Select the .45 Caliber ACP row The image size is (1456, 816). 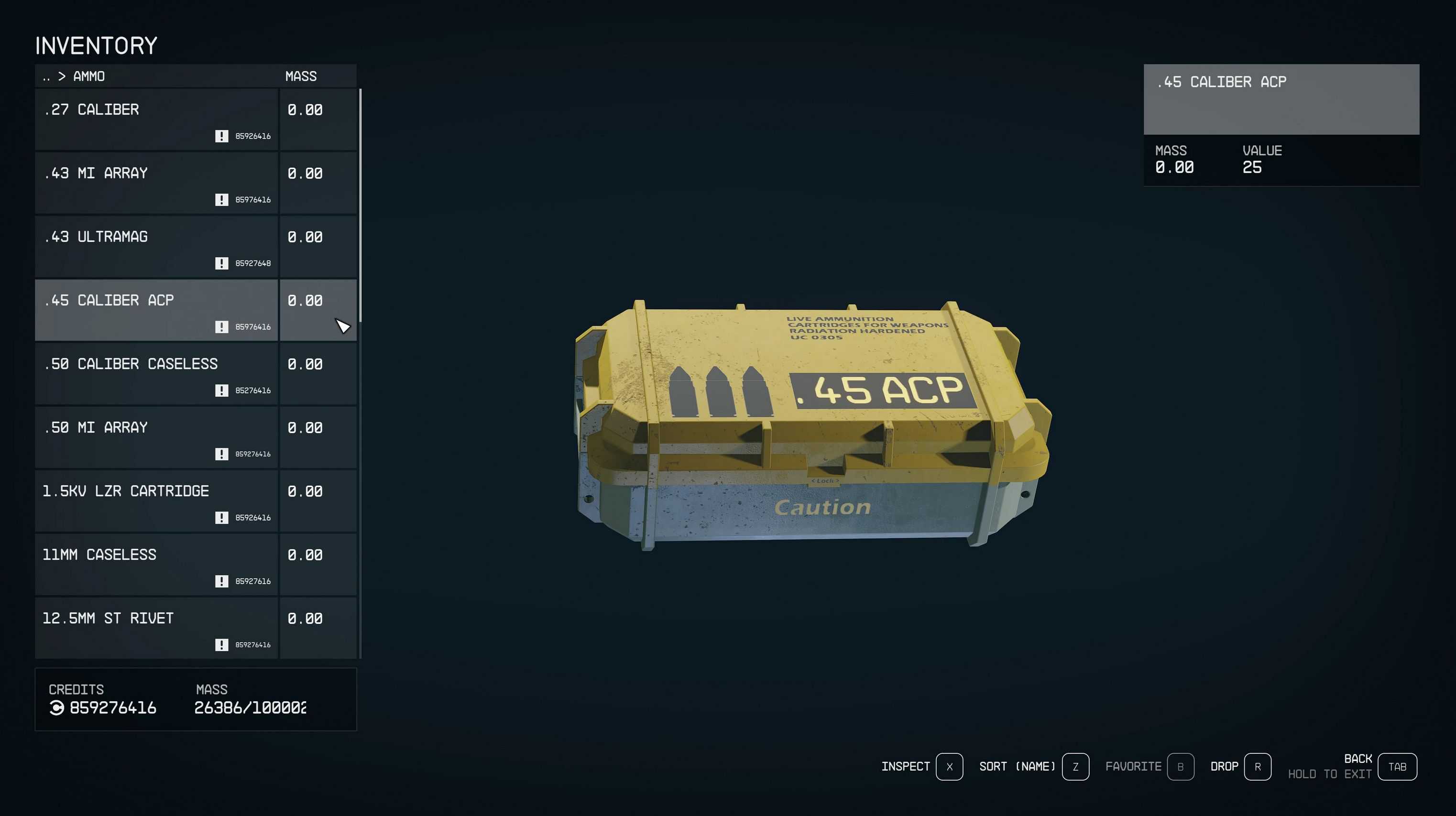coord(156,310)
